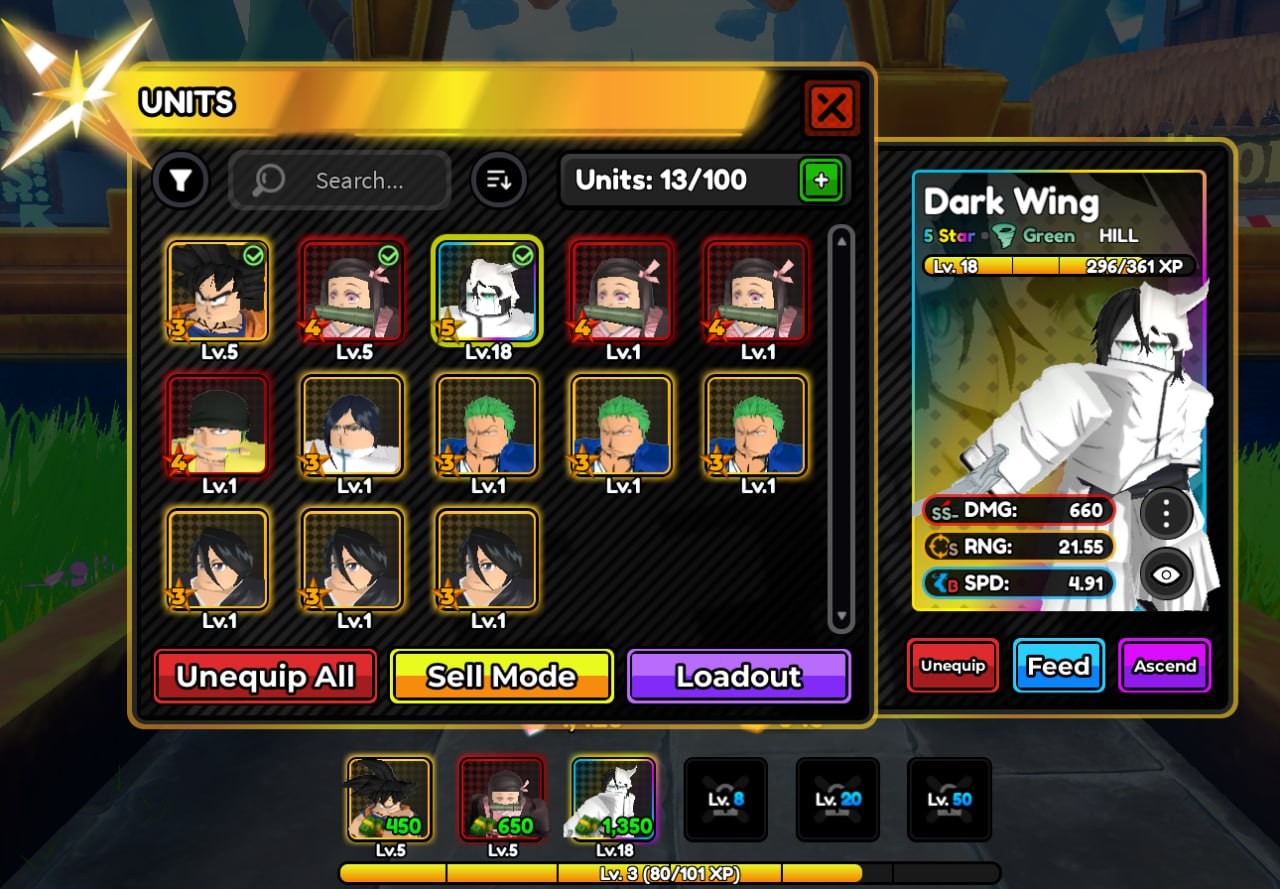Open the unit filter options
1280x889 pixels.
(180, 180)
